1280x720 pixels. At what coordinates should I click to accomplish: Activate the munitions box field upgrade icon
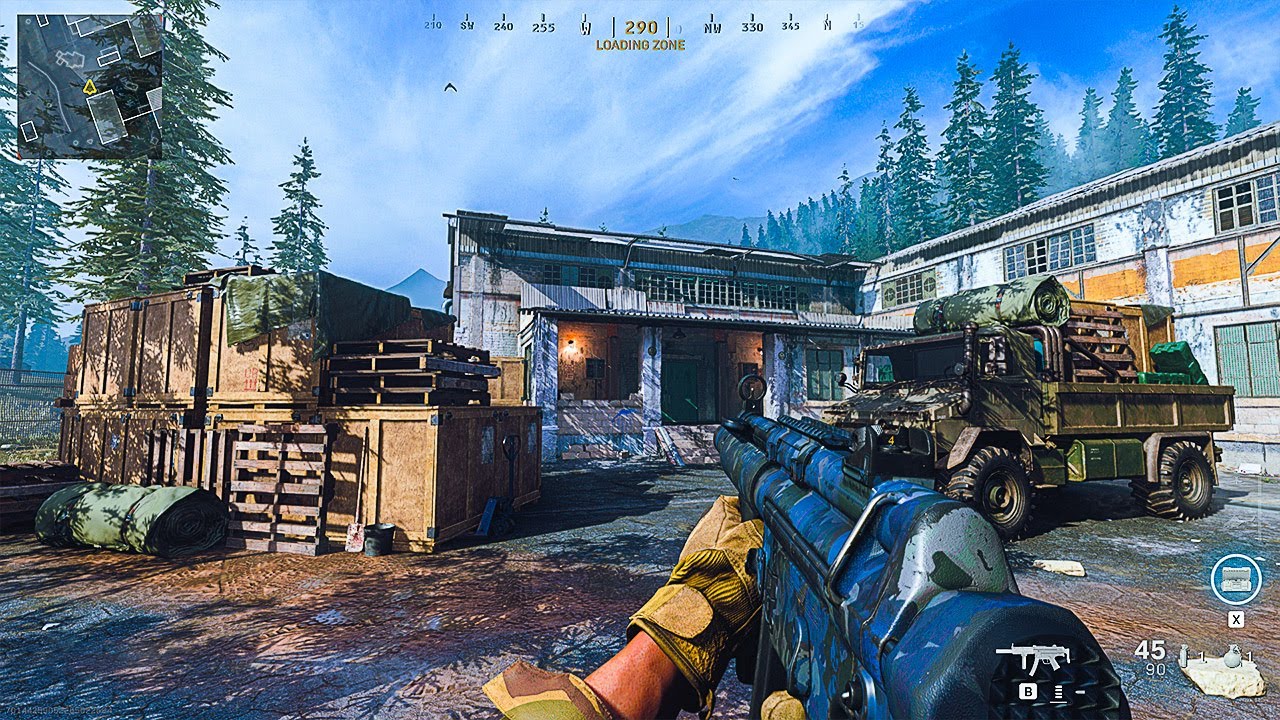[1235, 579]
